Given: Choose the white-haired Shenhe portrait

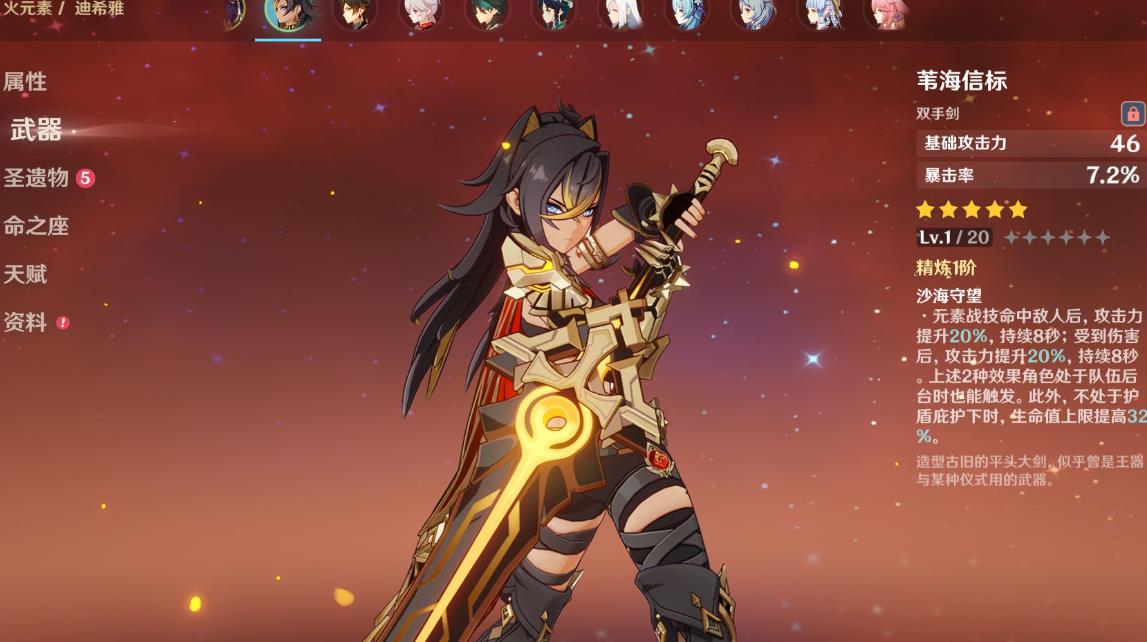Looking at the screenshot, I should pos(620,14).
